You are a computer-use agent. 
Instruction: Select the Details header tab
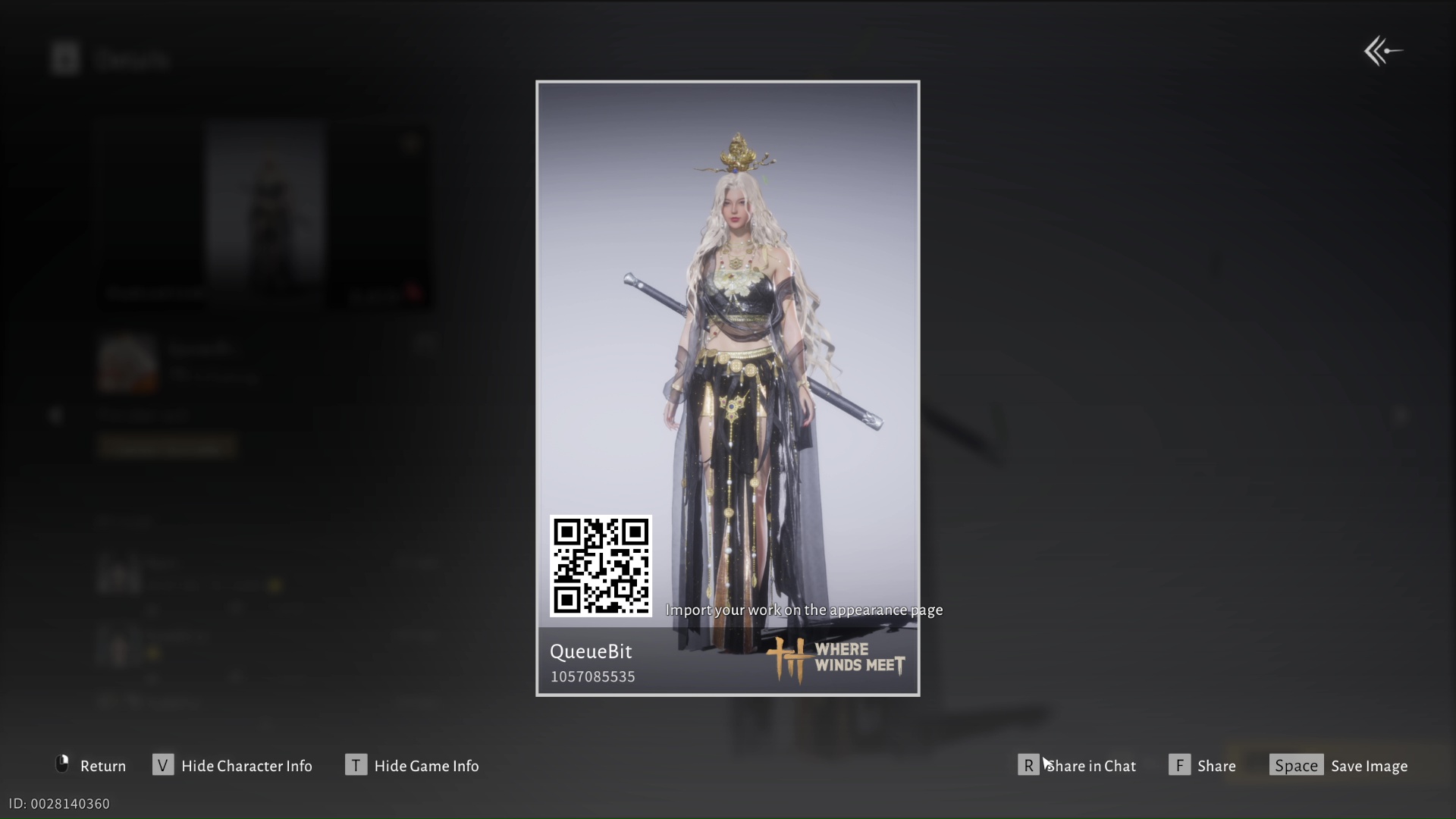pyautogui.click(x=133, y=59)
